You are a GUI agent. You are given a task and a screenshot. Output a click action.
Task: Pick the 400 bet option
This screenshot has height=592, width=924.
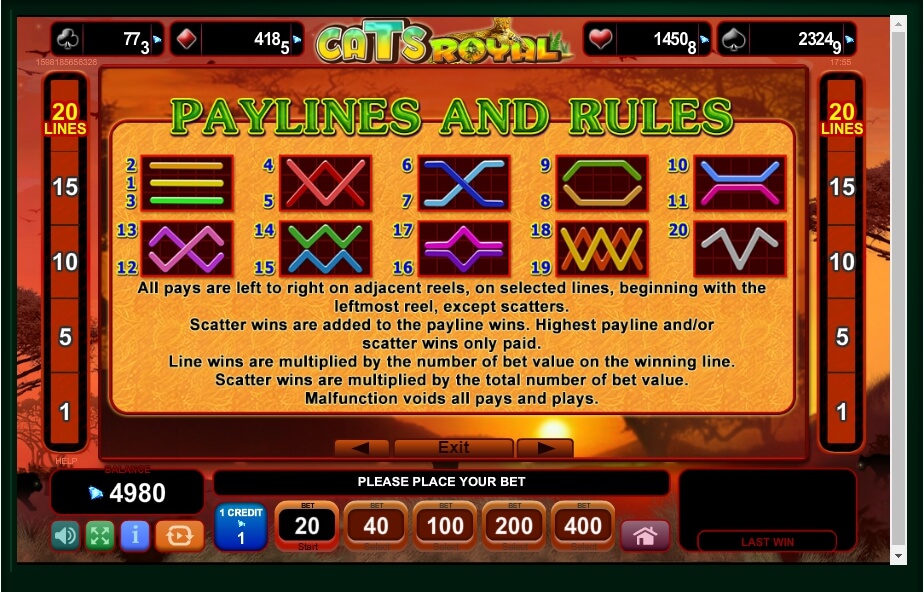[x=583, y=526]
